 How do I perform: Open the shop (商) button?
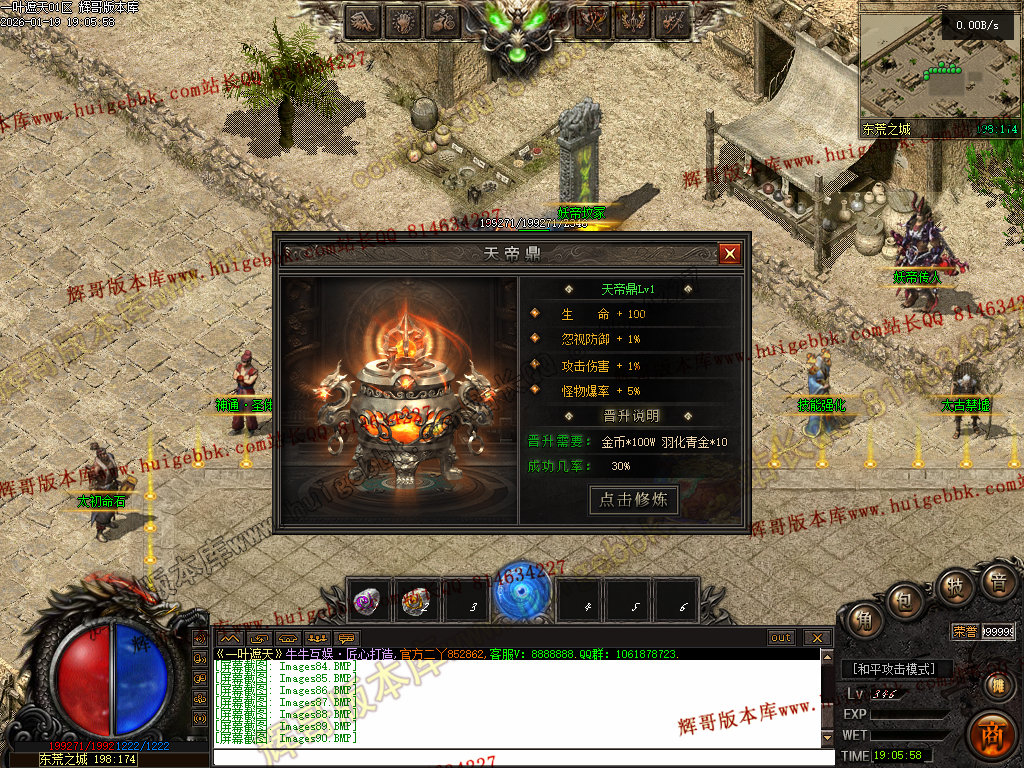[x=991, y=735]
